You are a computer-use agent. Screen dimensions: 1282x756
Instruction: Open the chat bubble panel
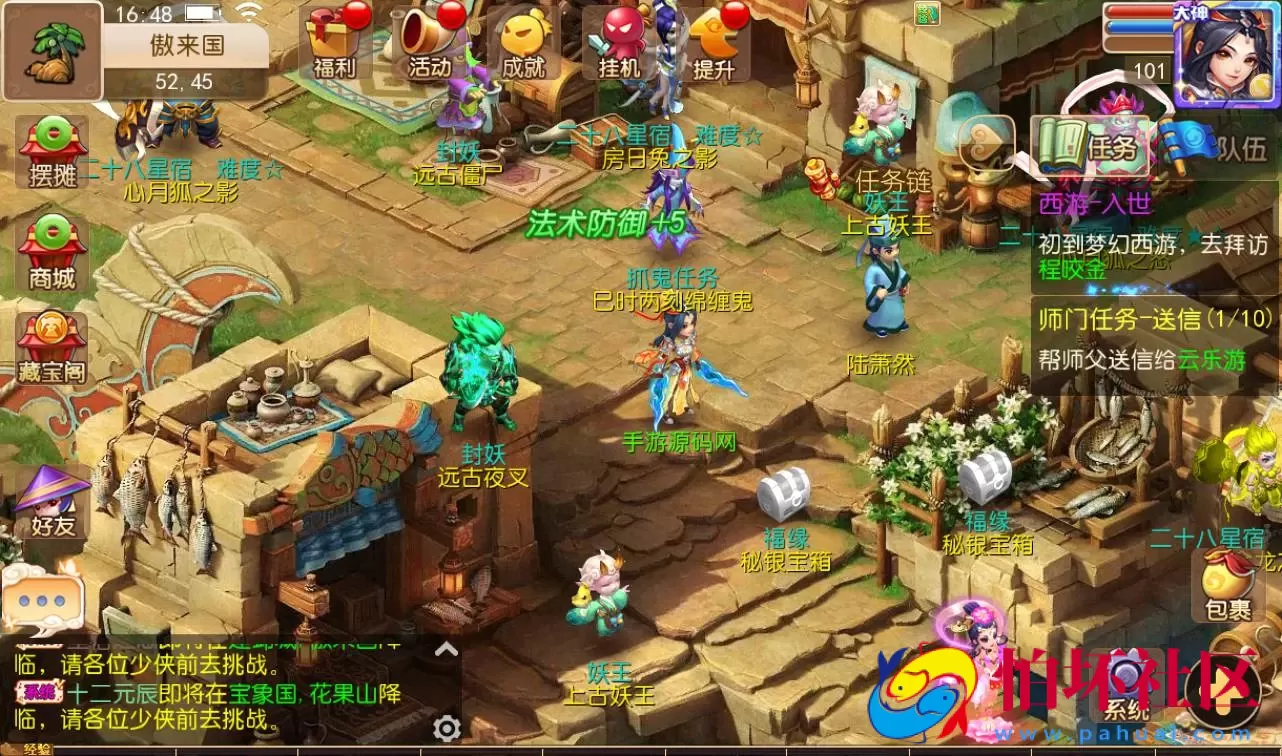(42, 600)
